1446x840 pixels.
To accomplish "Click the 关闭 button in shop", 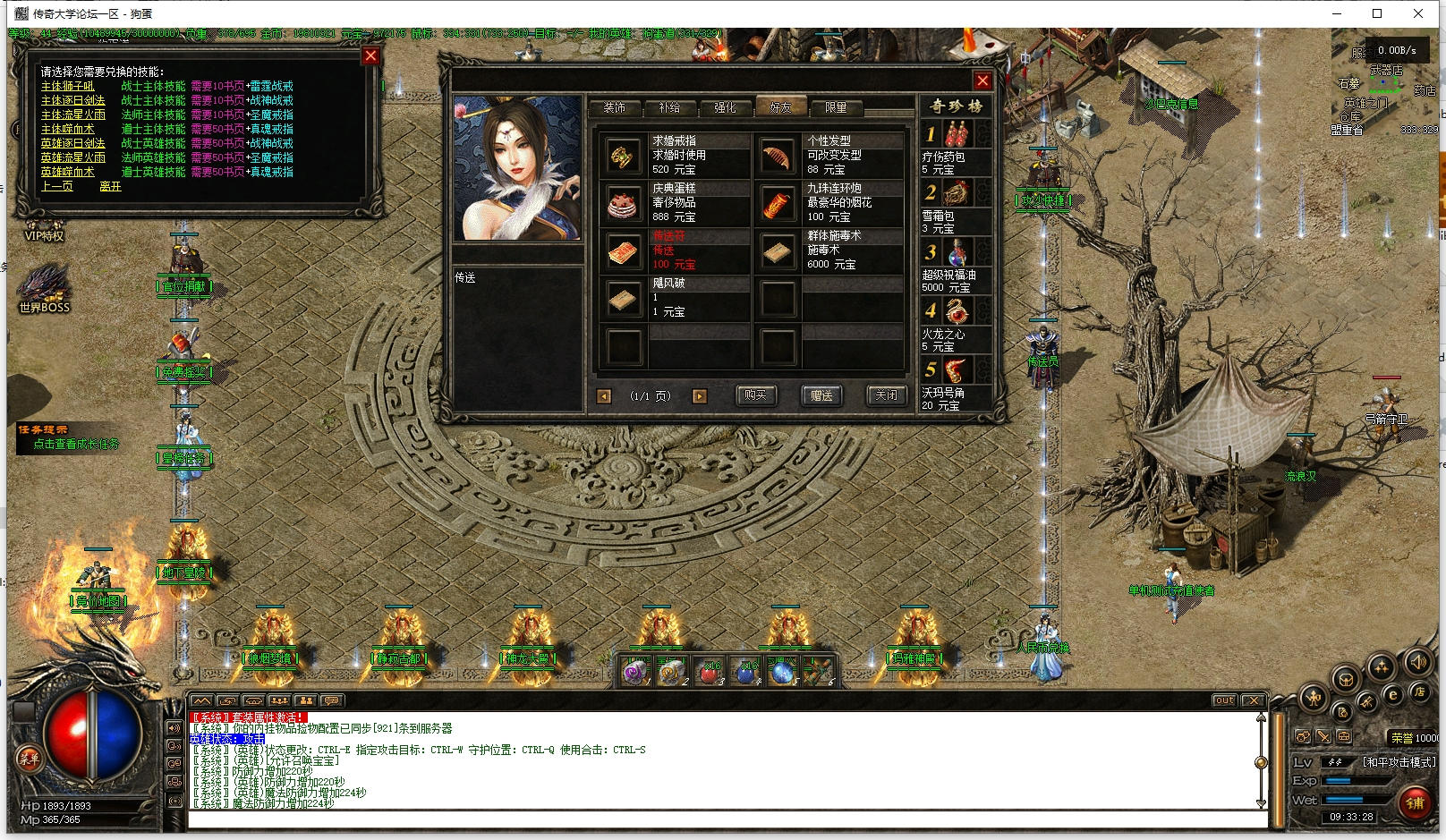I will [886, 395].
